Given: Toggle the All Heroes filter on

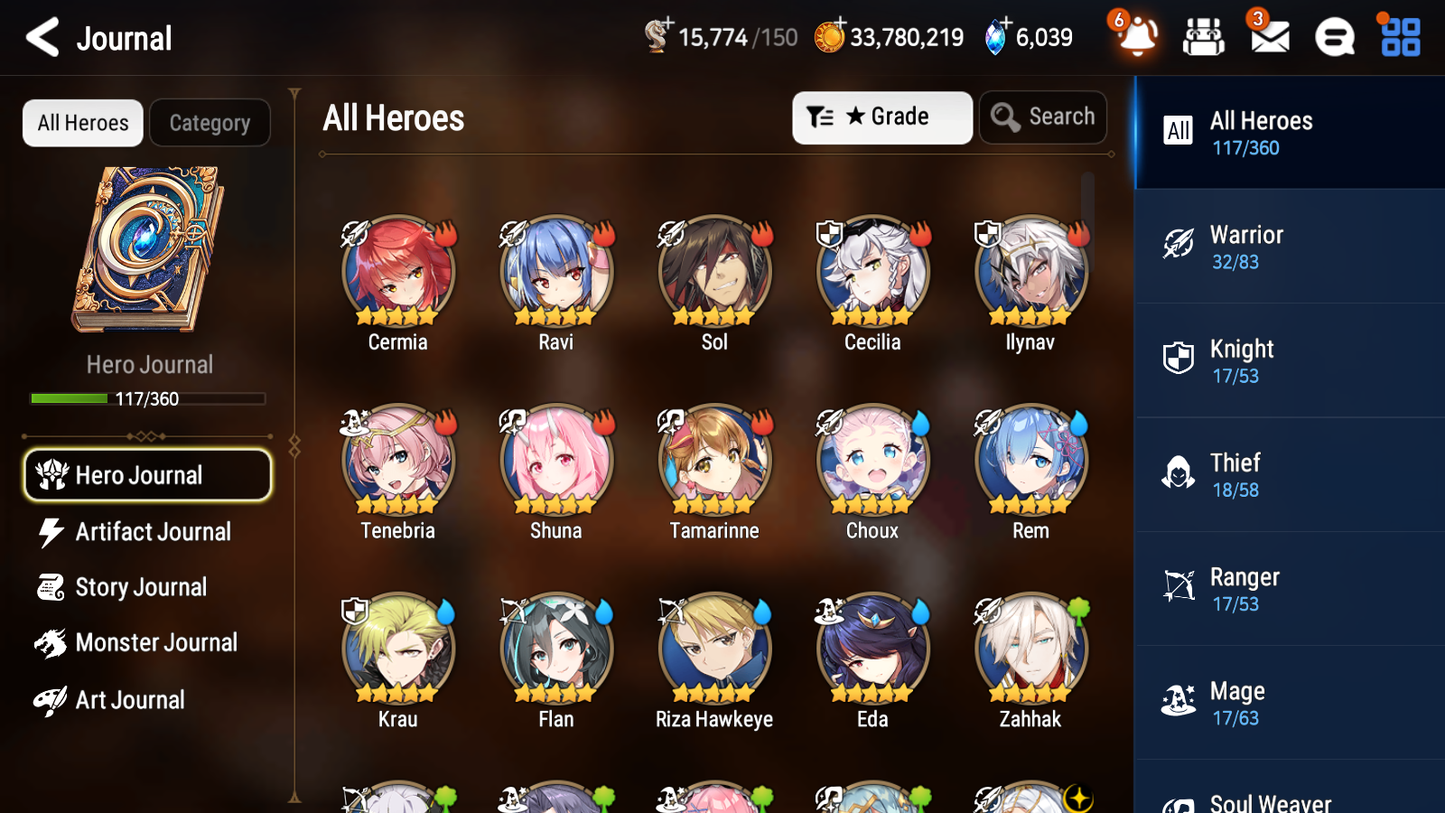Looking at the screenshot, I should click(x=82, y=122).
